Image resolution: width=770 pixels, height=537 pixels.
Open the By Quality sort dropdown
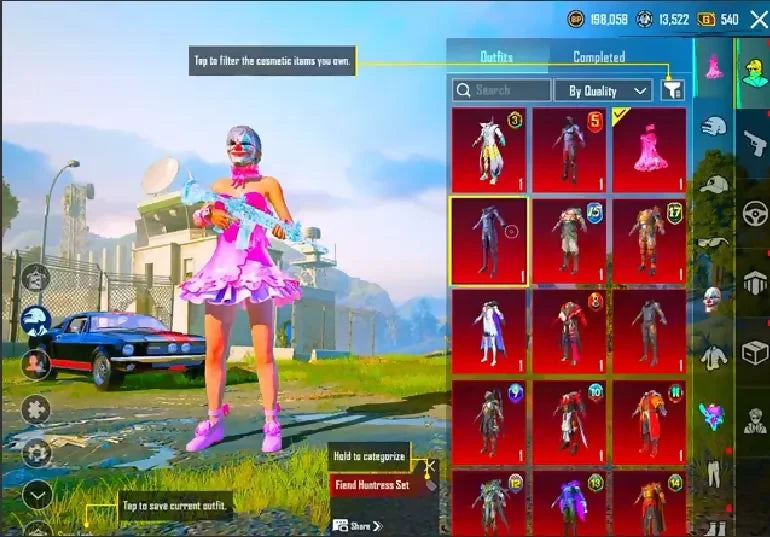pos(603,90)
